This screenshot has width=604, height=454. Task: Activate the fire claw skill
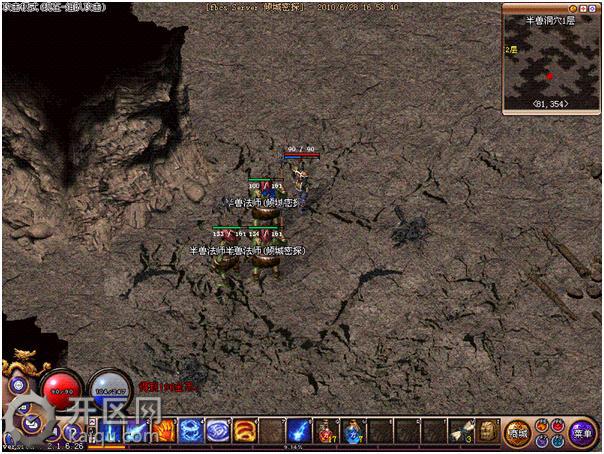(x=164, y=432)
